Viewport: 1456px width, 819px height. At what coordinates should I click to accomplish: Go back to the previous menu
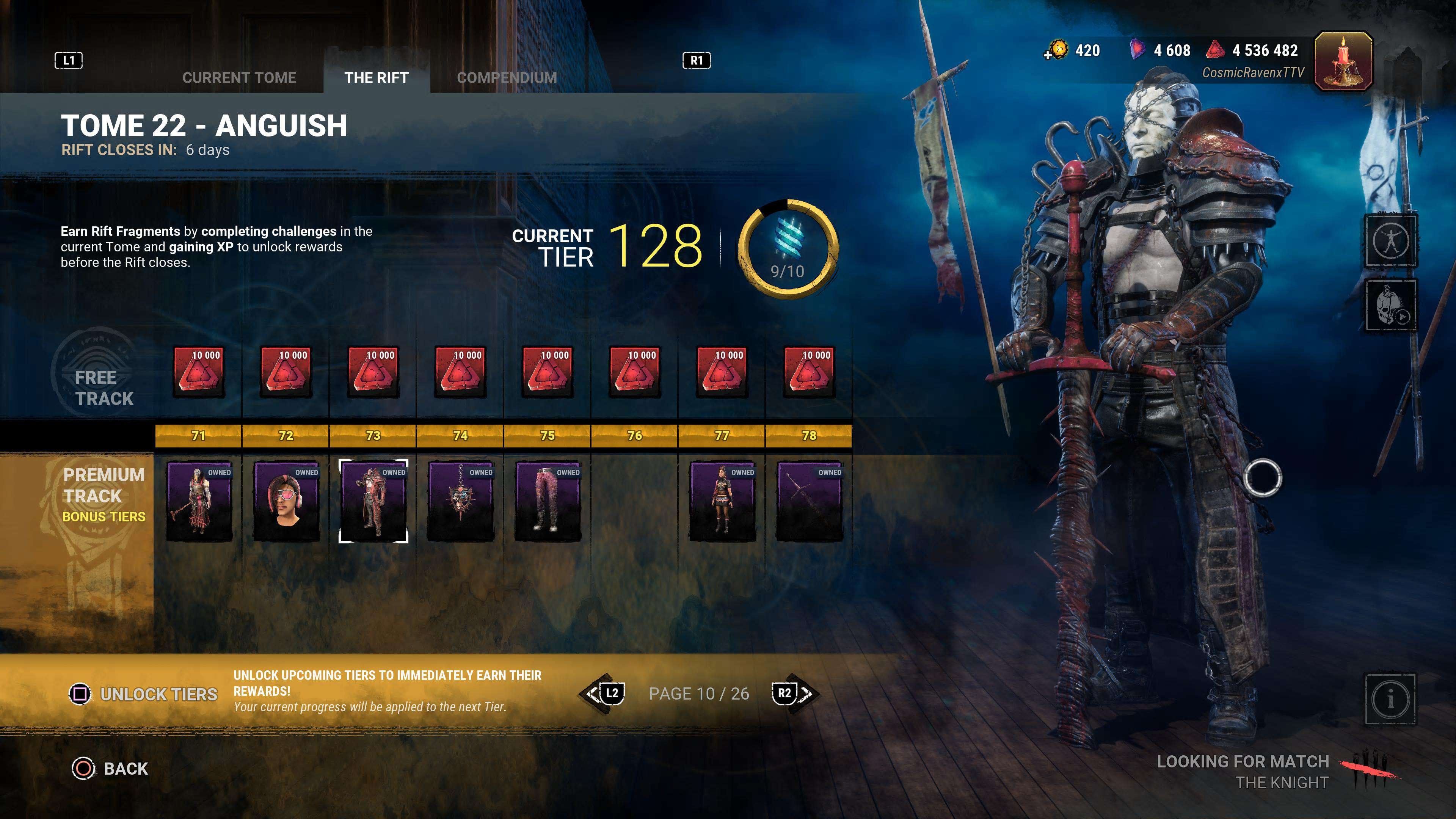[x=111, y=769]
